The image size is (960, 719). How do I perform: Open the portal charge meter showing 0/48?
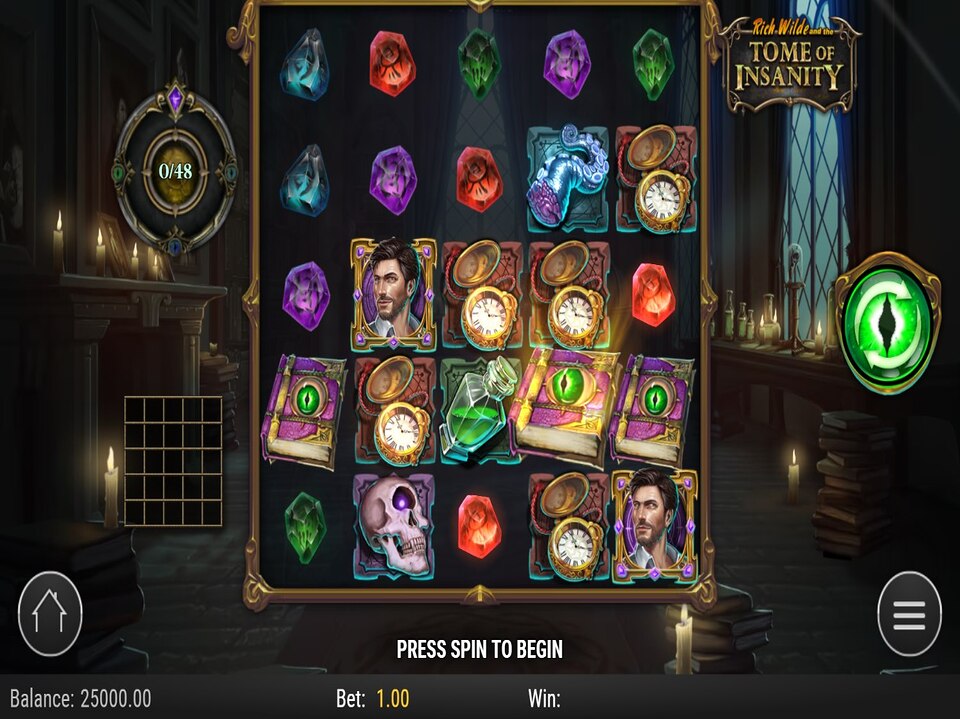click(175, 170)
